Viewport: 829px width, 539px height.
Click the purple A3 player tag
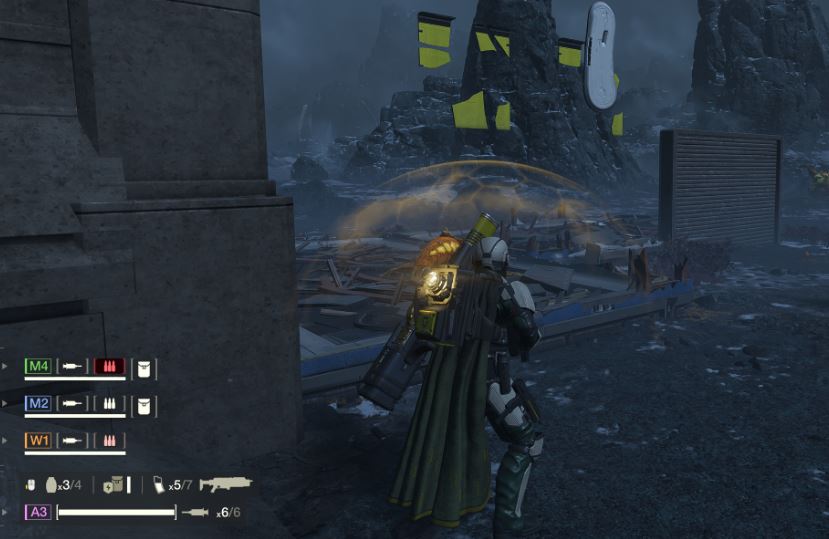click(38, 512)
